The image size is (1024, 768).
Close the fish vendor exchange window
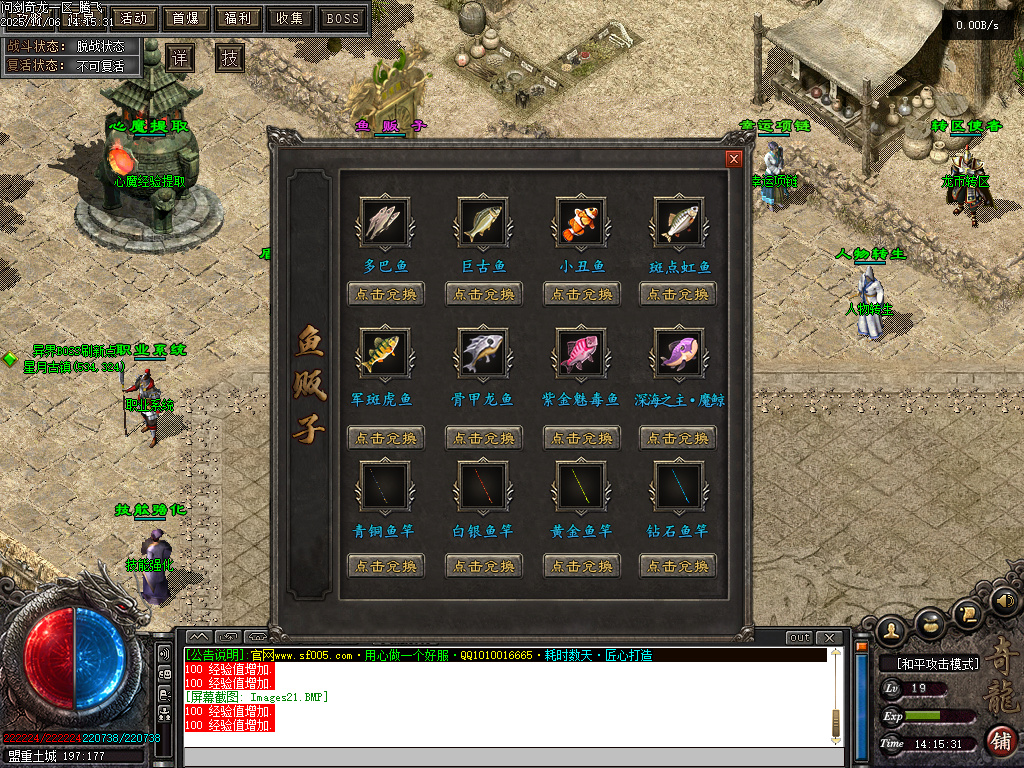(x=734, y=158)
